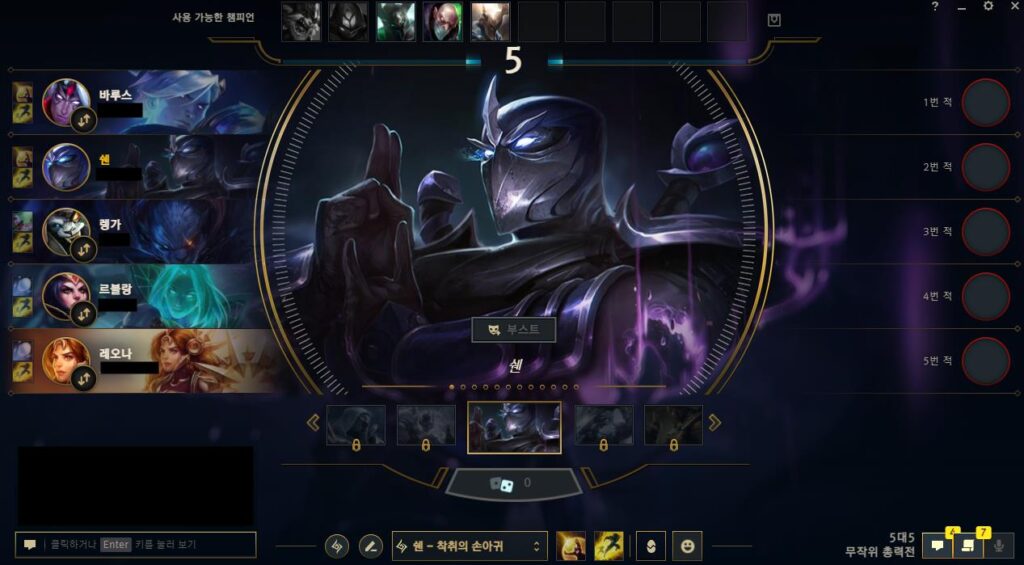Show the next skin with right arrow
The width and height of the screenshot is (1024, 565).
click(x=714, y=423)
